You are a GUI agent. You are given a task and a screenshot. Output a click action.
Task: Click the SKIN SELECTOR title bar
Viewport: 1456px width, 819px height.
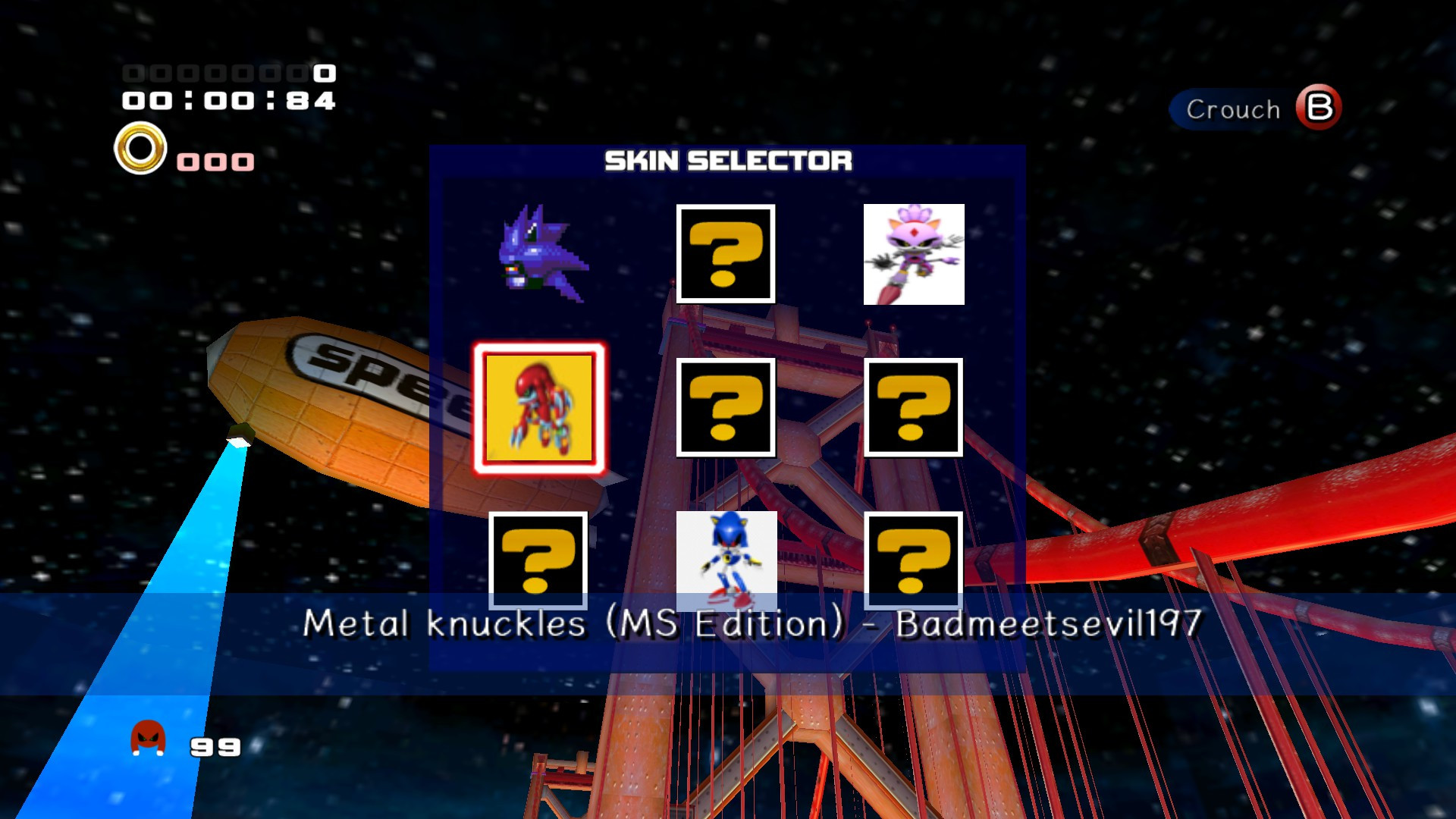pos(726,162)
